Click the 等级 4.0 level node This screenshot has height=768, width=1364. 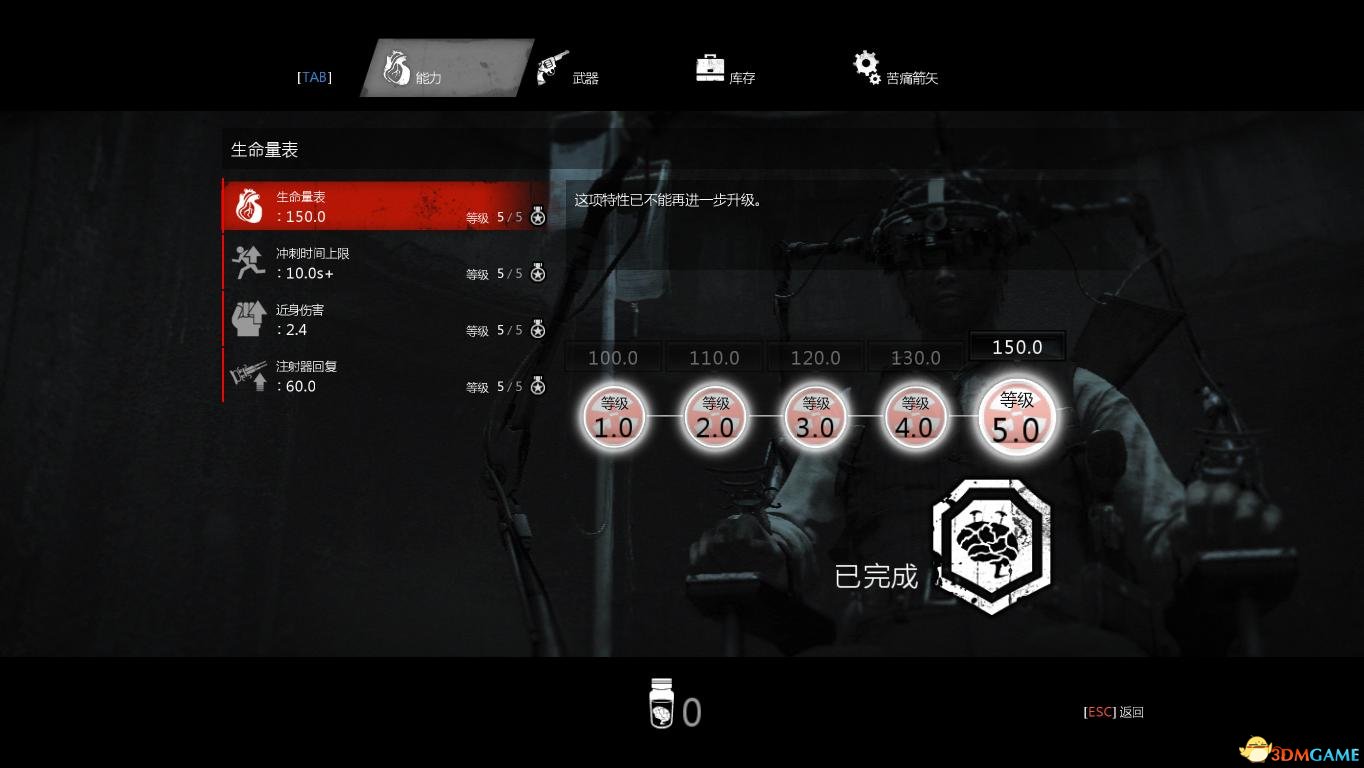(x=914, y=416)
